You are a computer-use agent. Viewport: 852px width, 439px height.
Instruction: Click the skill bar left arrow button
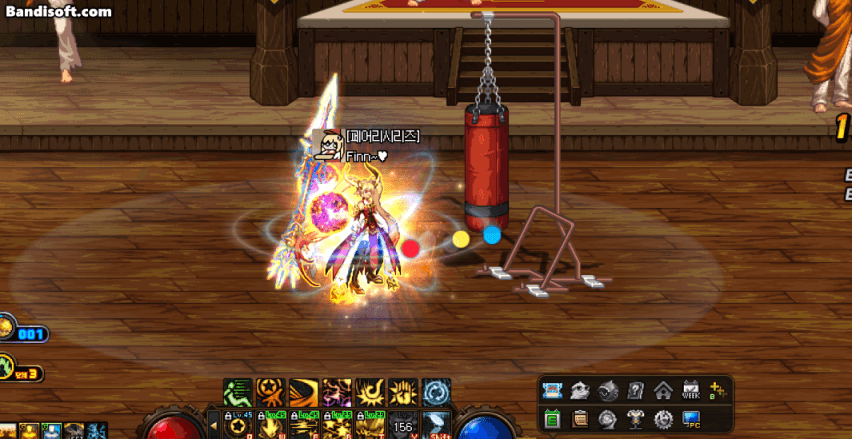[213, 424]
